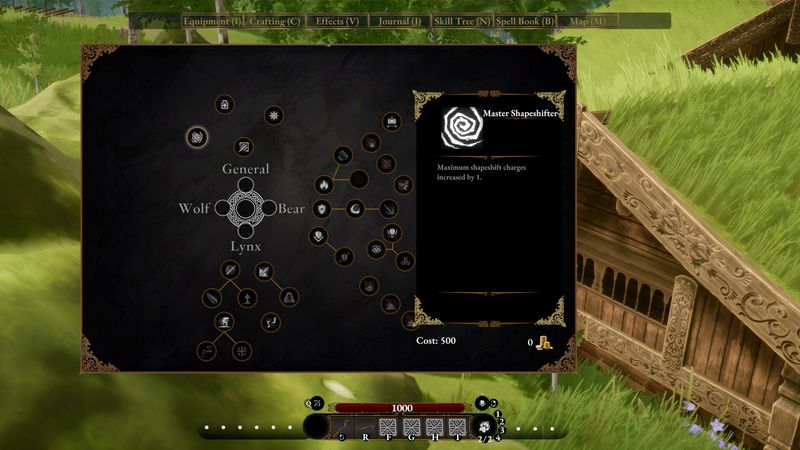Select the starburst skill node near General
This screenshot has width=800, height=450.
[272, 117]
